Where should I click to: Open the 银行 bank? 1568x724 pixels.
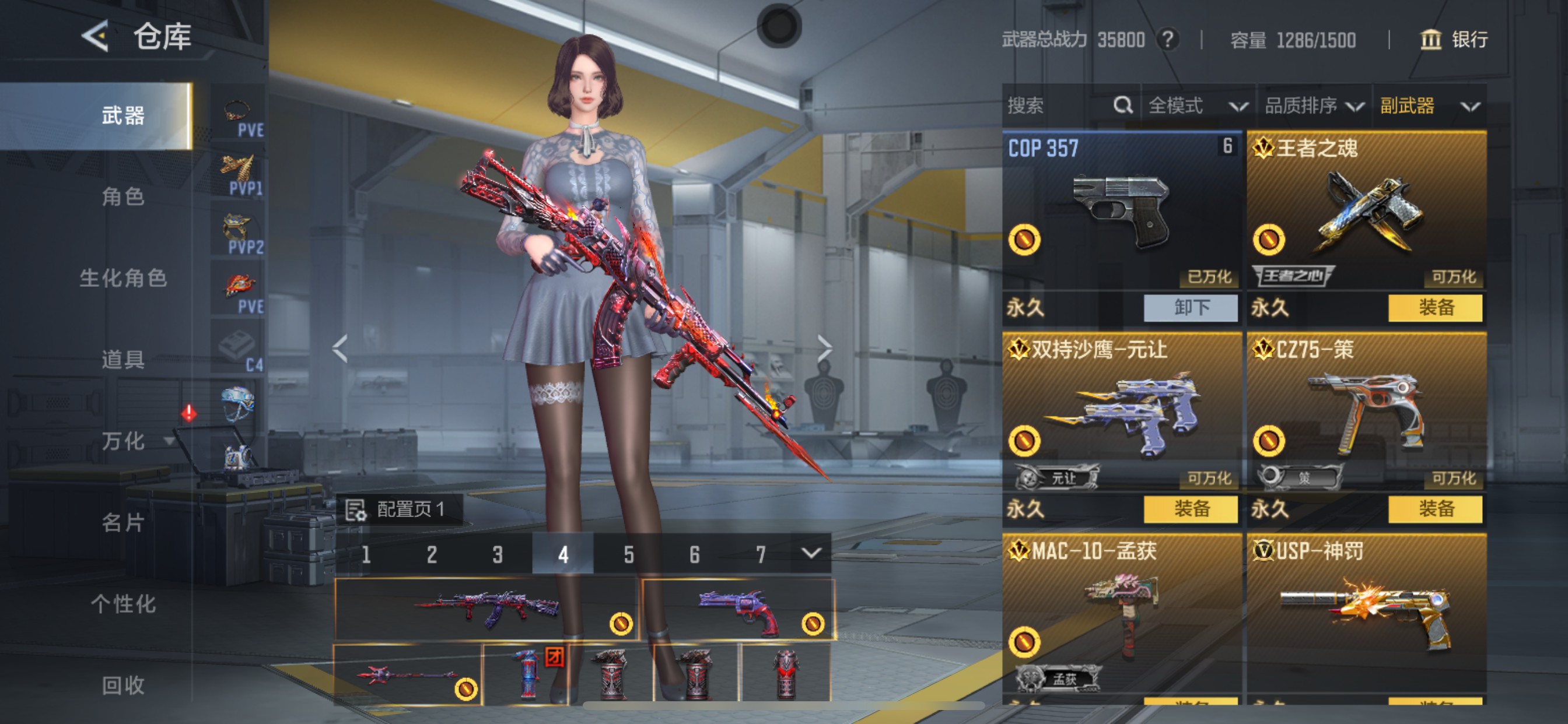pyautogui.click(x=1454, y=40)
